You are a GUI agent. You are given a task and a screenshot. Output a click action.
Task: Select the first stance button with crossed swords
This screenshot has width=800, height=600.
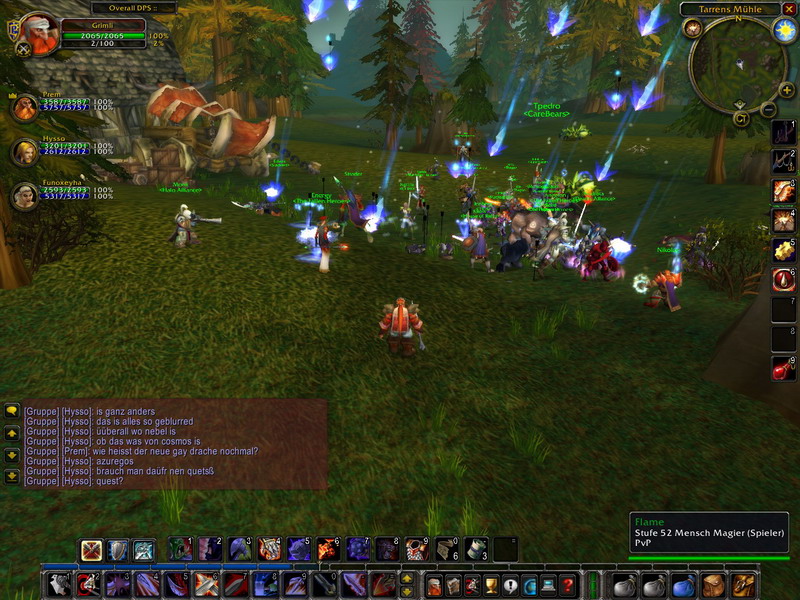(92, 550)
